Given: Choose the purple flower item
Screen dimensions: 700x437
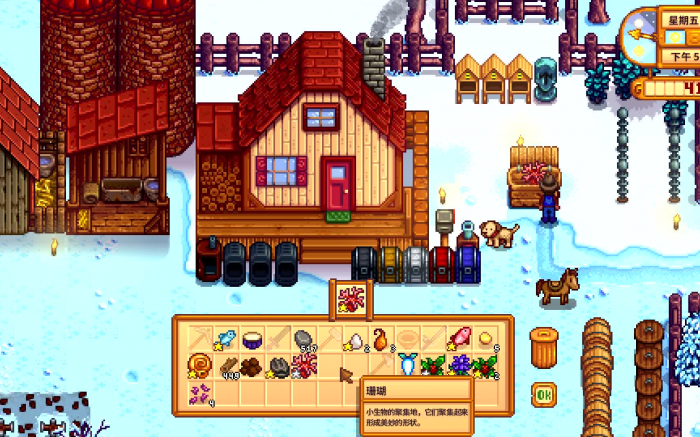Looking at the screenshot, I should point(459,365).
